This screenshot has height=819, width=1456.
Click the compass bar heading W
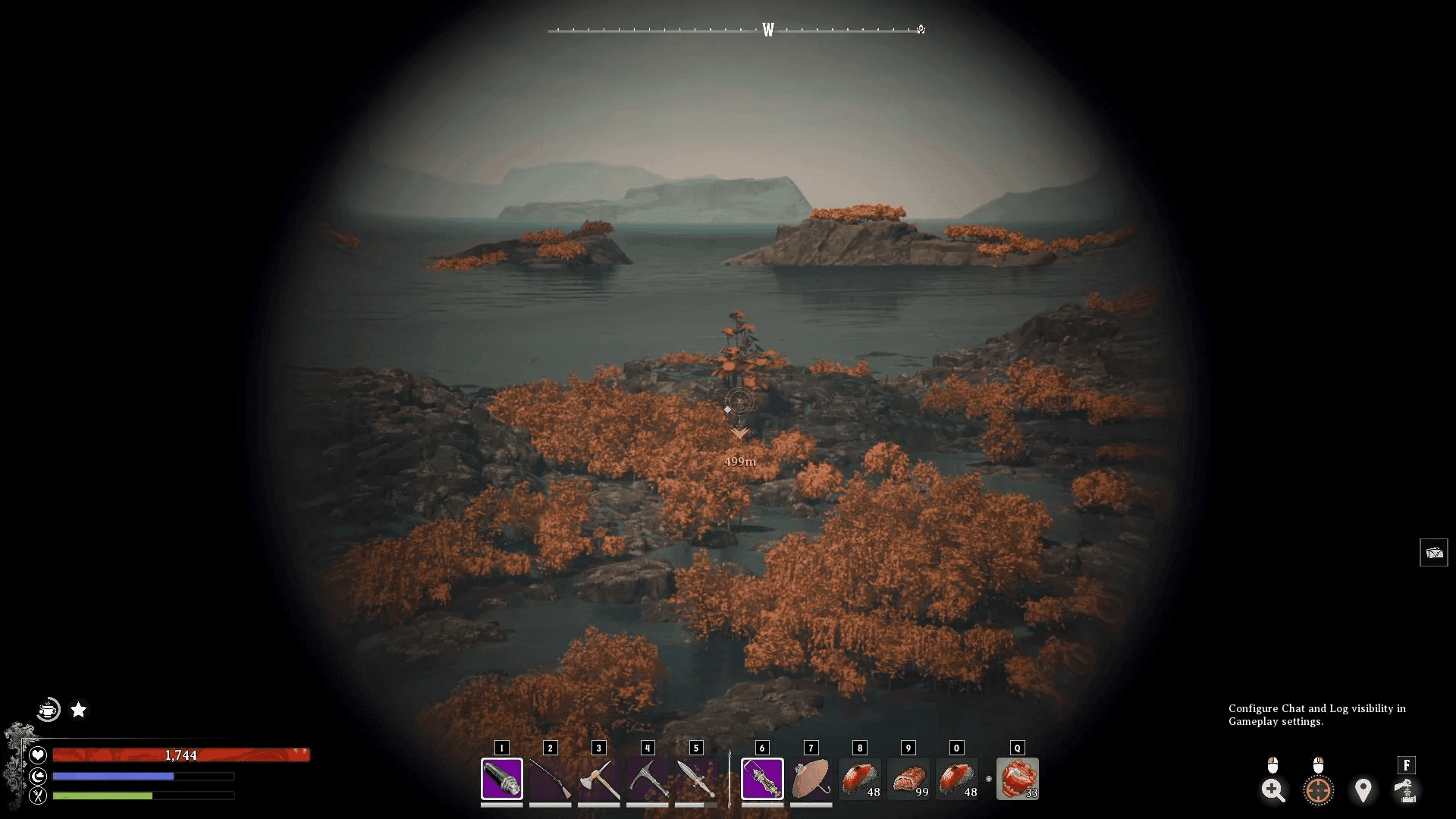(x=768, y=30)
